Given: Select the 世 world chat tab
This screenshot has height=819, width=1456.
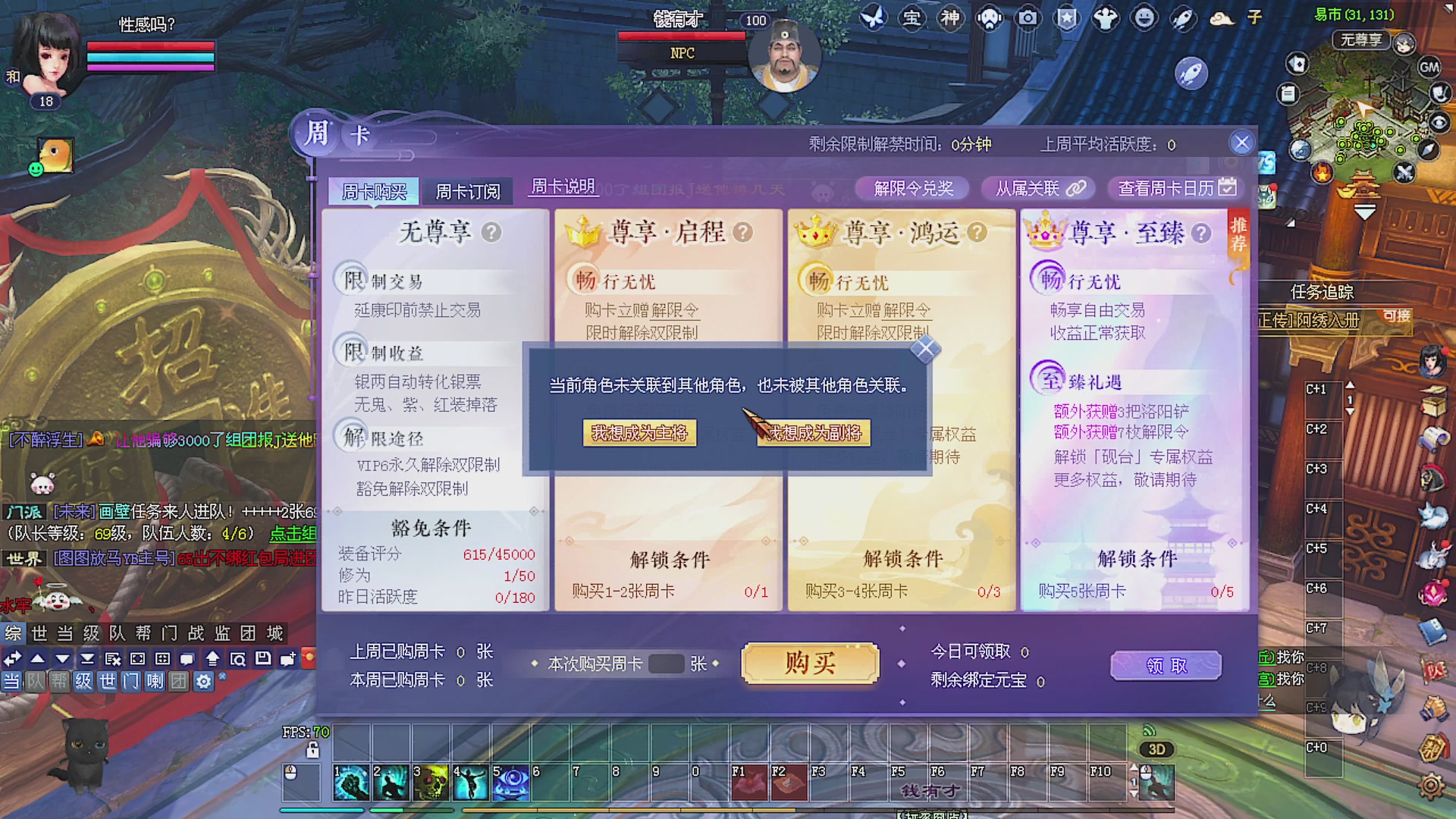Looking at the screenshot, I should (40, 633).
